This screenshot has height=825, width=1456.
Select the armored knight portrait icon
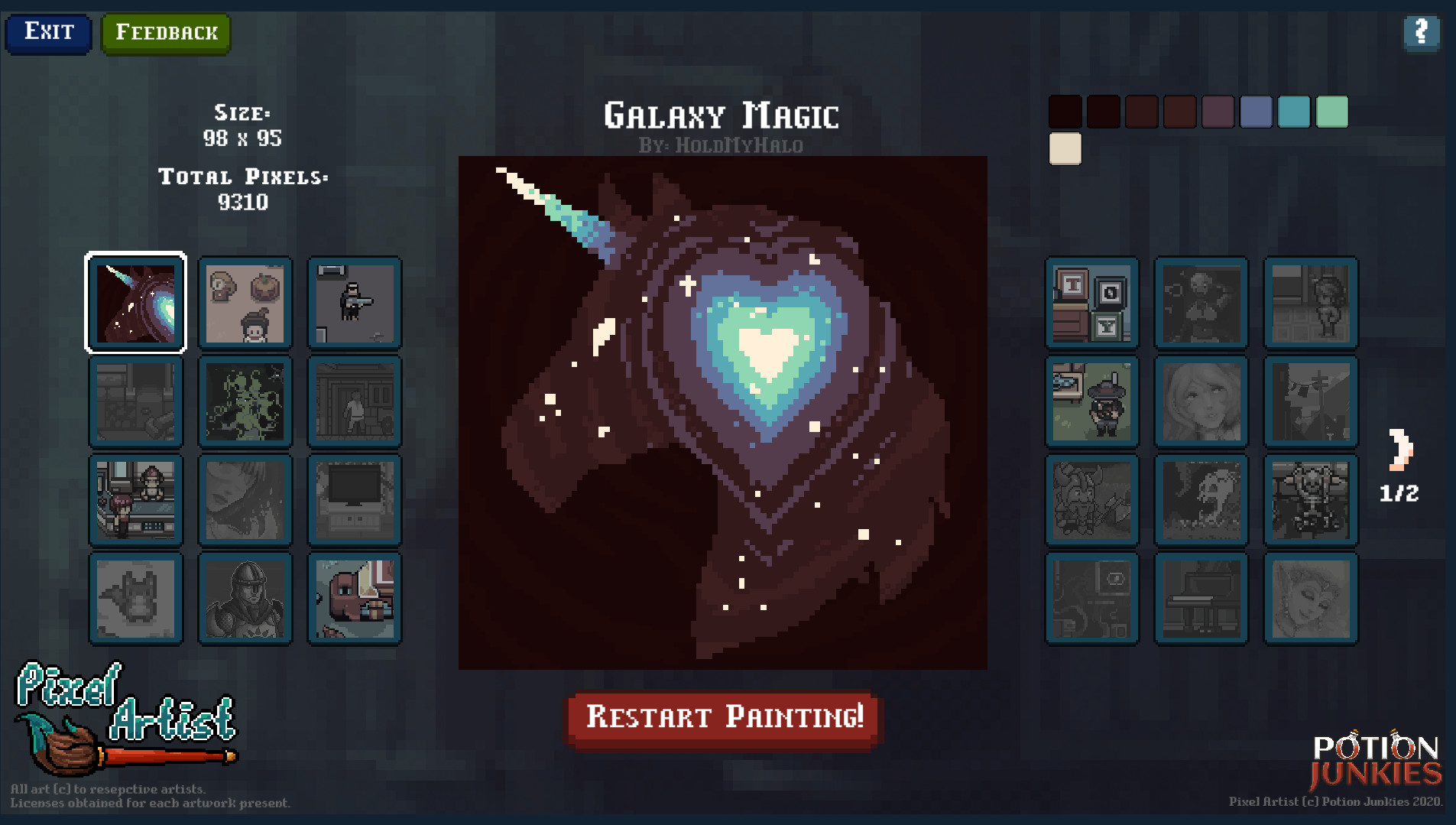click(245, 598)
